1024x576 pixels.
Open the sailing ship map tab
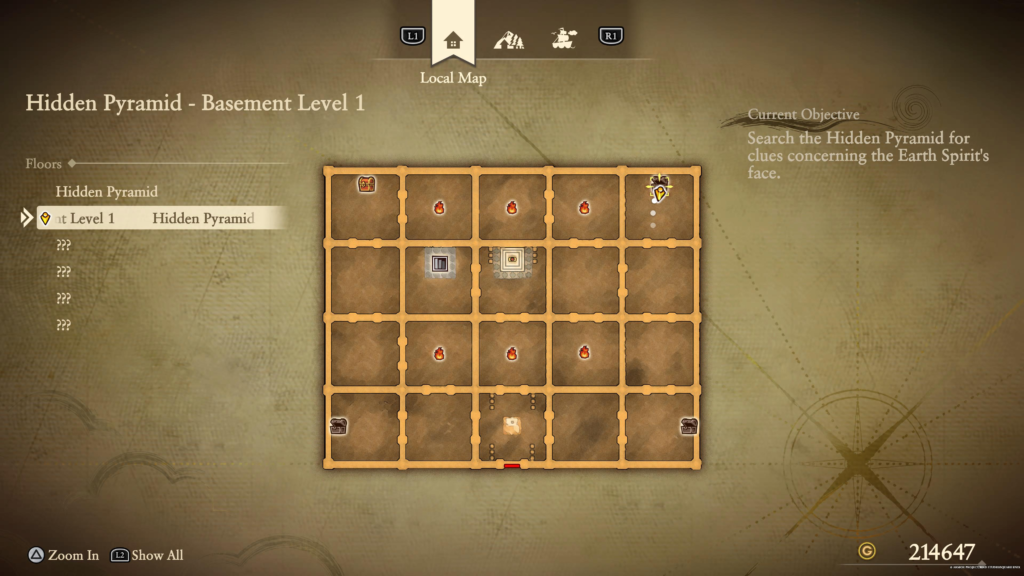(565, 40)
